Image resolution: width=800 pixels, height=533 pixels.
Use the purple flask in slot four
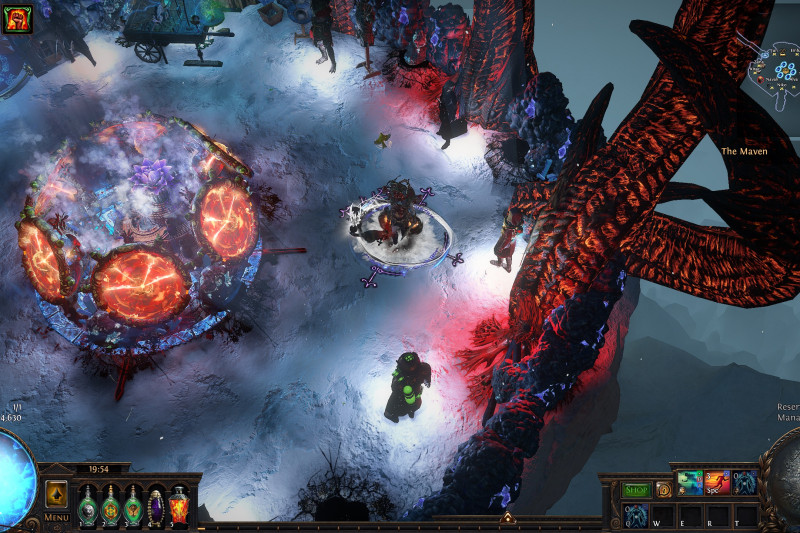pos(156,505)
